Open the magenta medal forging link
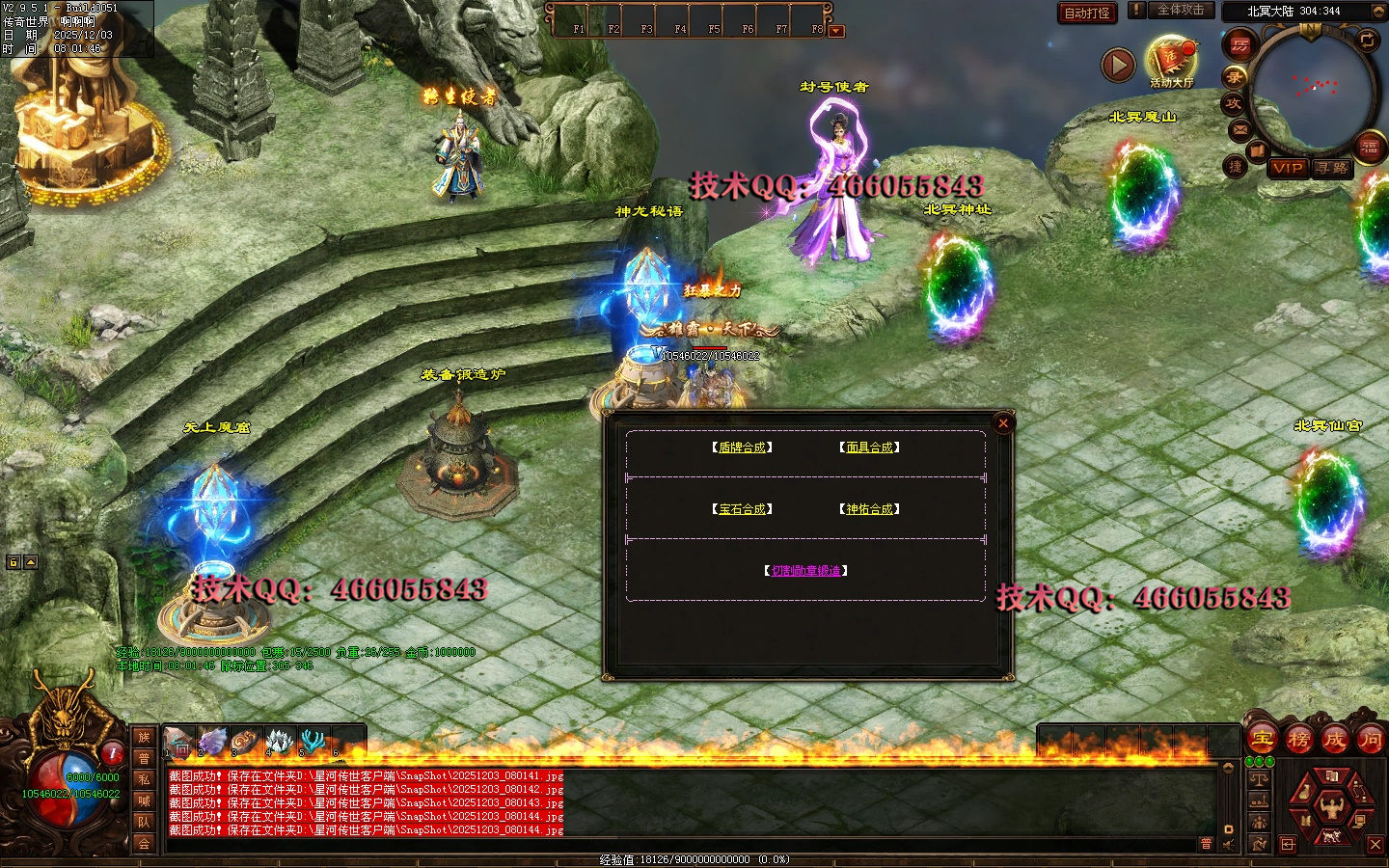 [x=806, y=571]
